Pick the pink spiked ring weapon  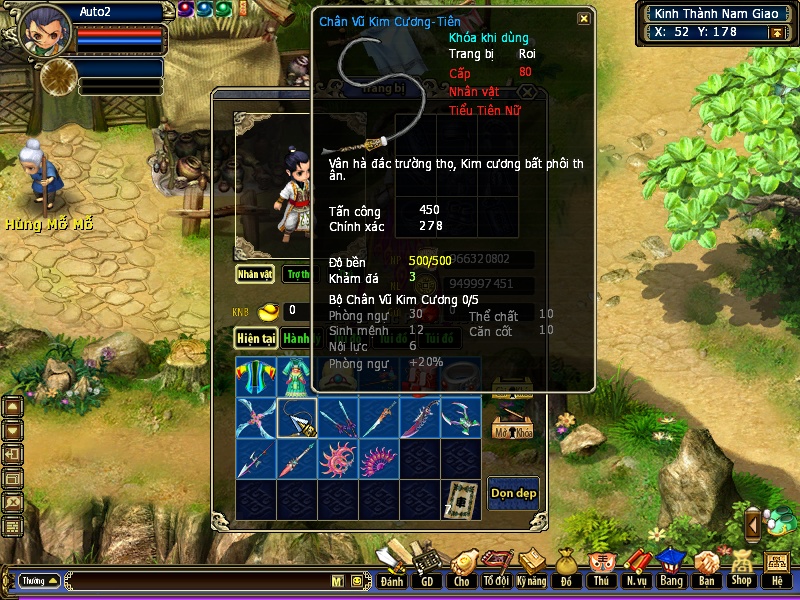[338, 460]
